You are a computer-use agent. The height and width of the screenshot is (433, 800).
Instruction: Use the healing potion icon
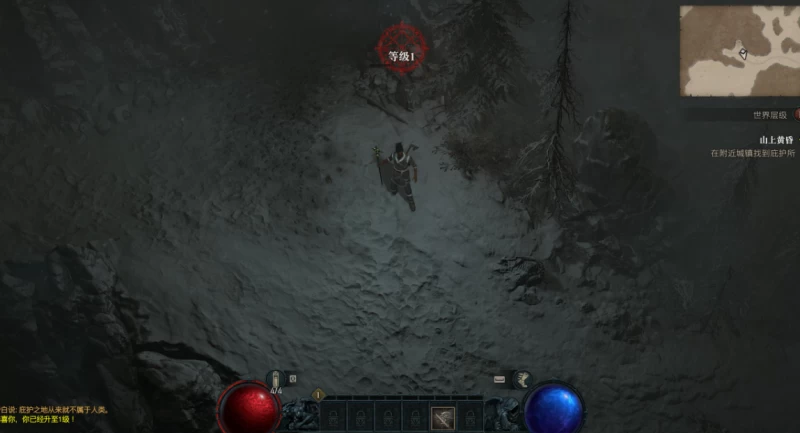pos(276,379)
